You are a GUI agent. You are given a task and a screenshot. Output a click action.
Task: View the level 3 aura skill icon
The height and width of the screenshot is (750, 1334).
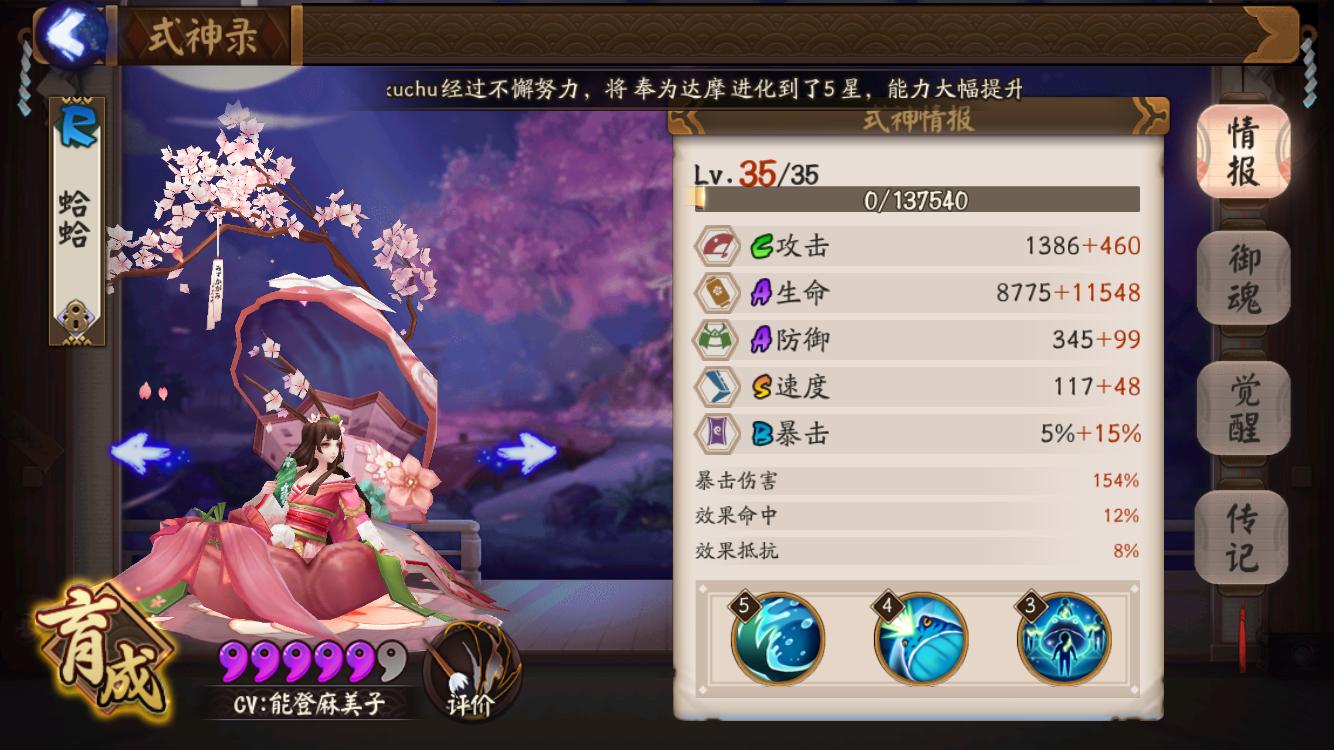1063,639
